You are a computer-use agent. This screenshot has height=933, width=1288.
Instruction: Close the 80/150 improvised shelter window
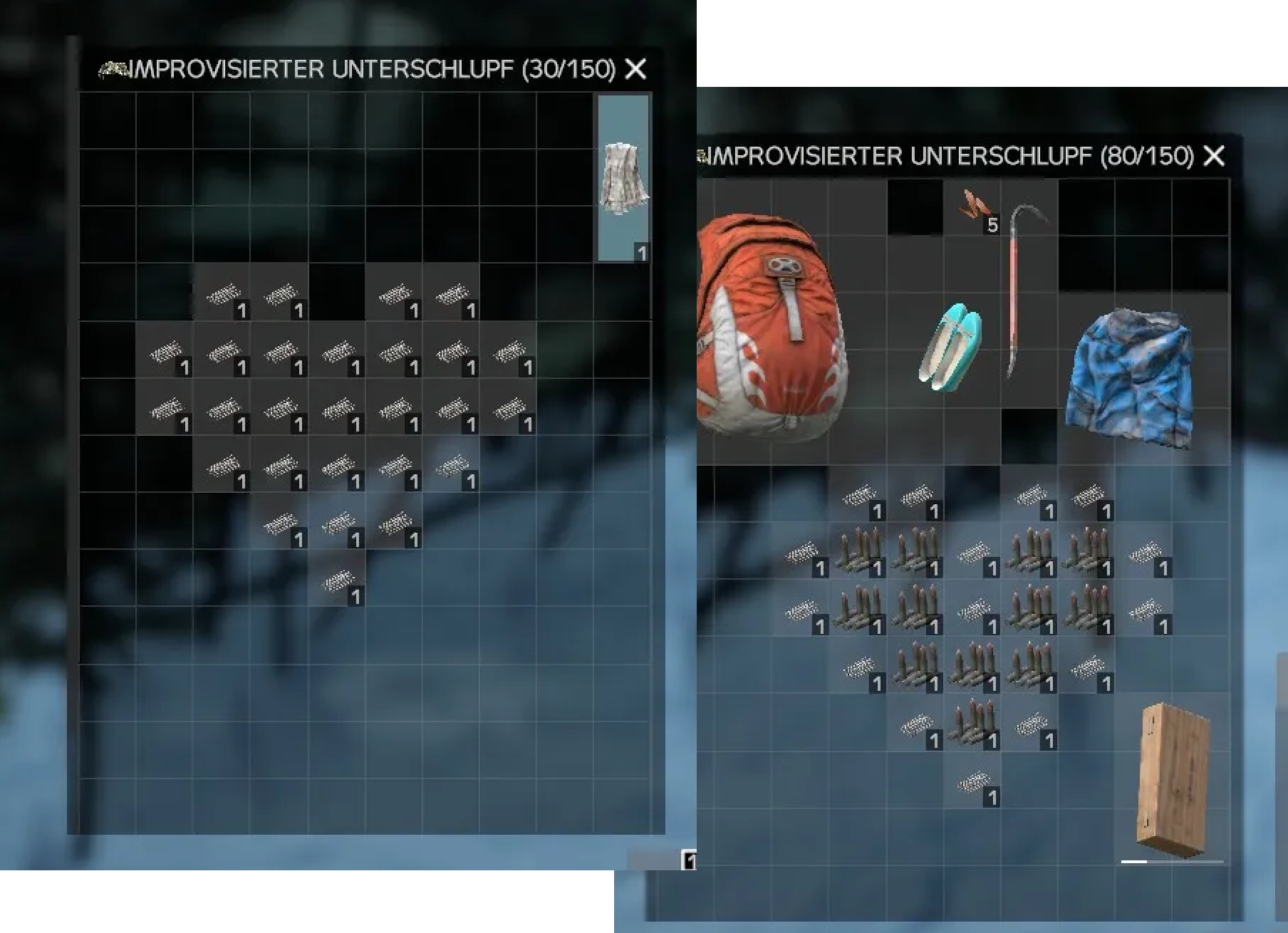[x=1214, y=155]
